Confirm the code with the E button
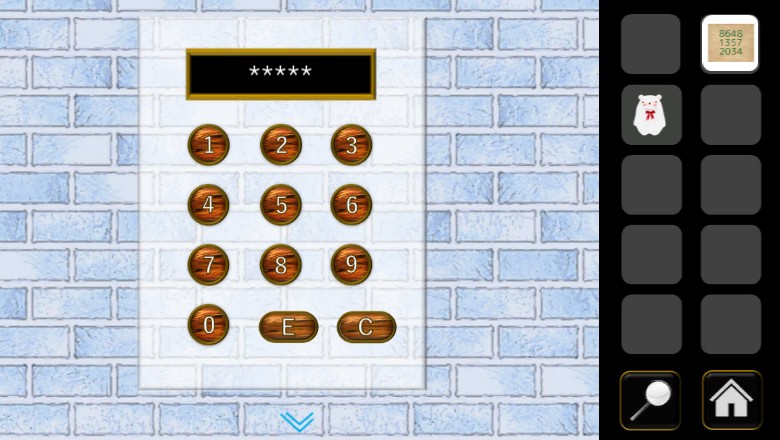This screenshot has width=780, height=440. (x=288, y=327)
